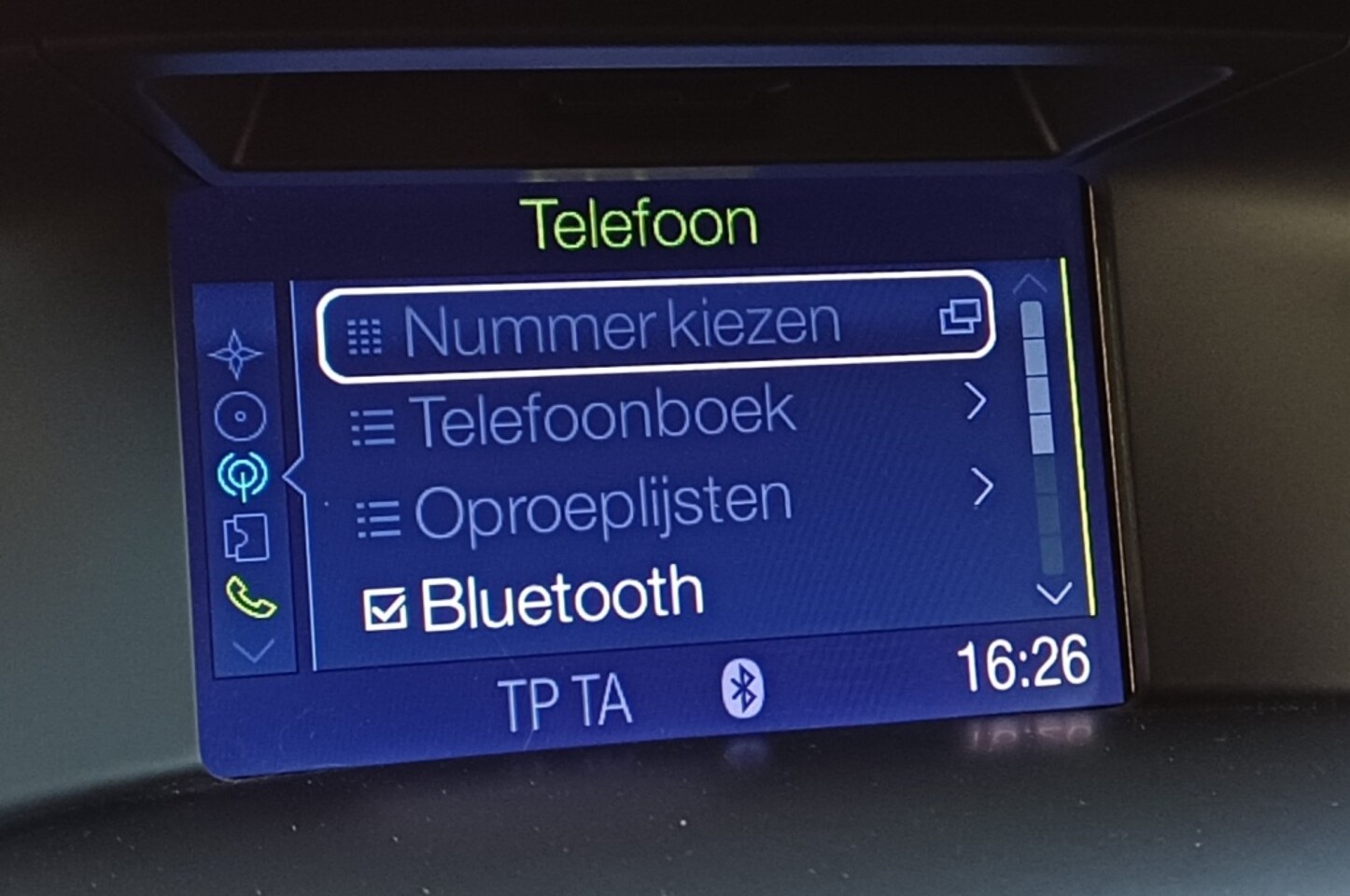
Task: Switch to the CD disc tab
Action: 240,416
